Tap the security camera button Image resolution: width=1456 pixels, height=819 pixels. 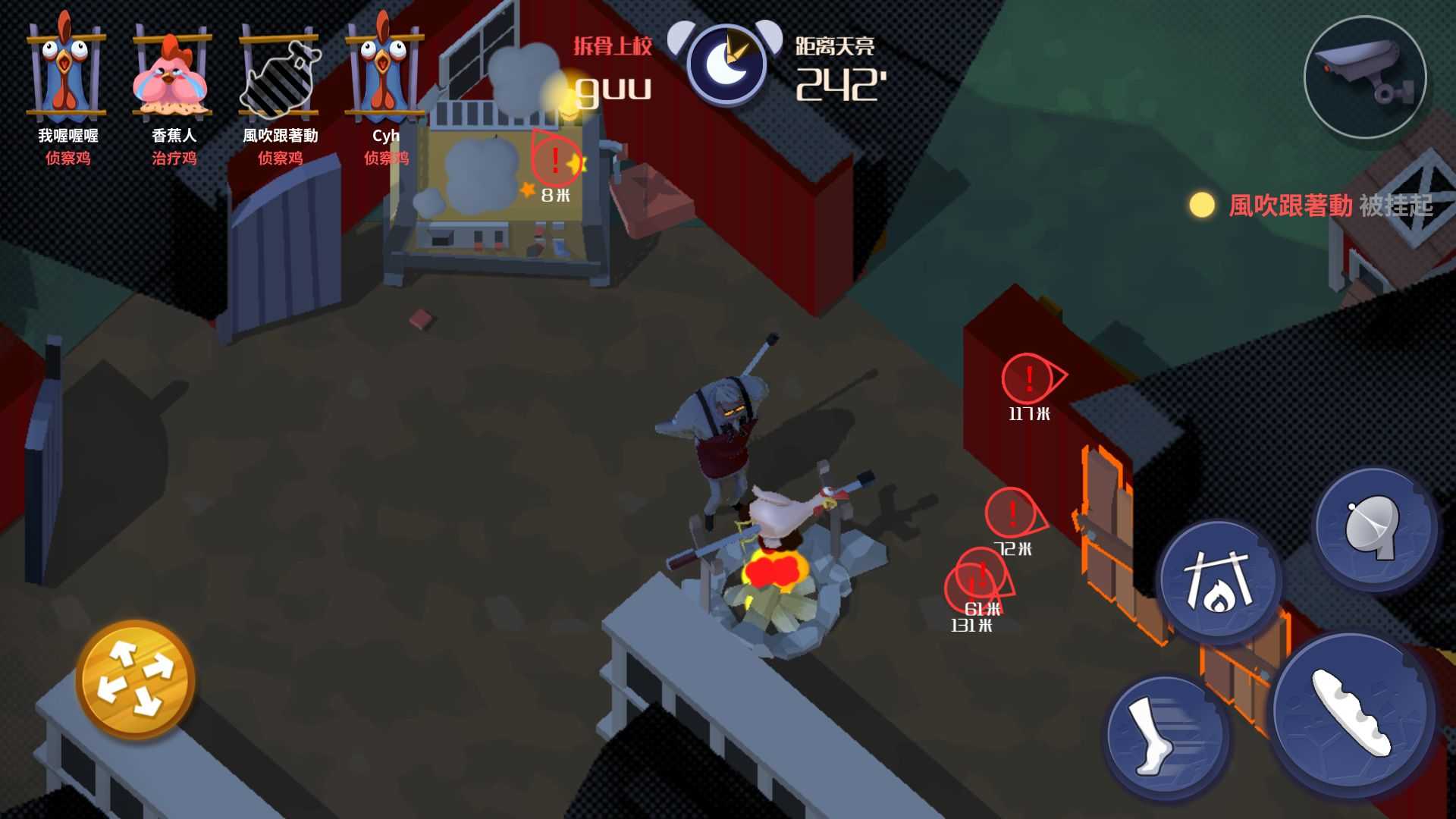[x=1365, y=77]
